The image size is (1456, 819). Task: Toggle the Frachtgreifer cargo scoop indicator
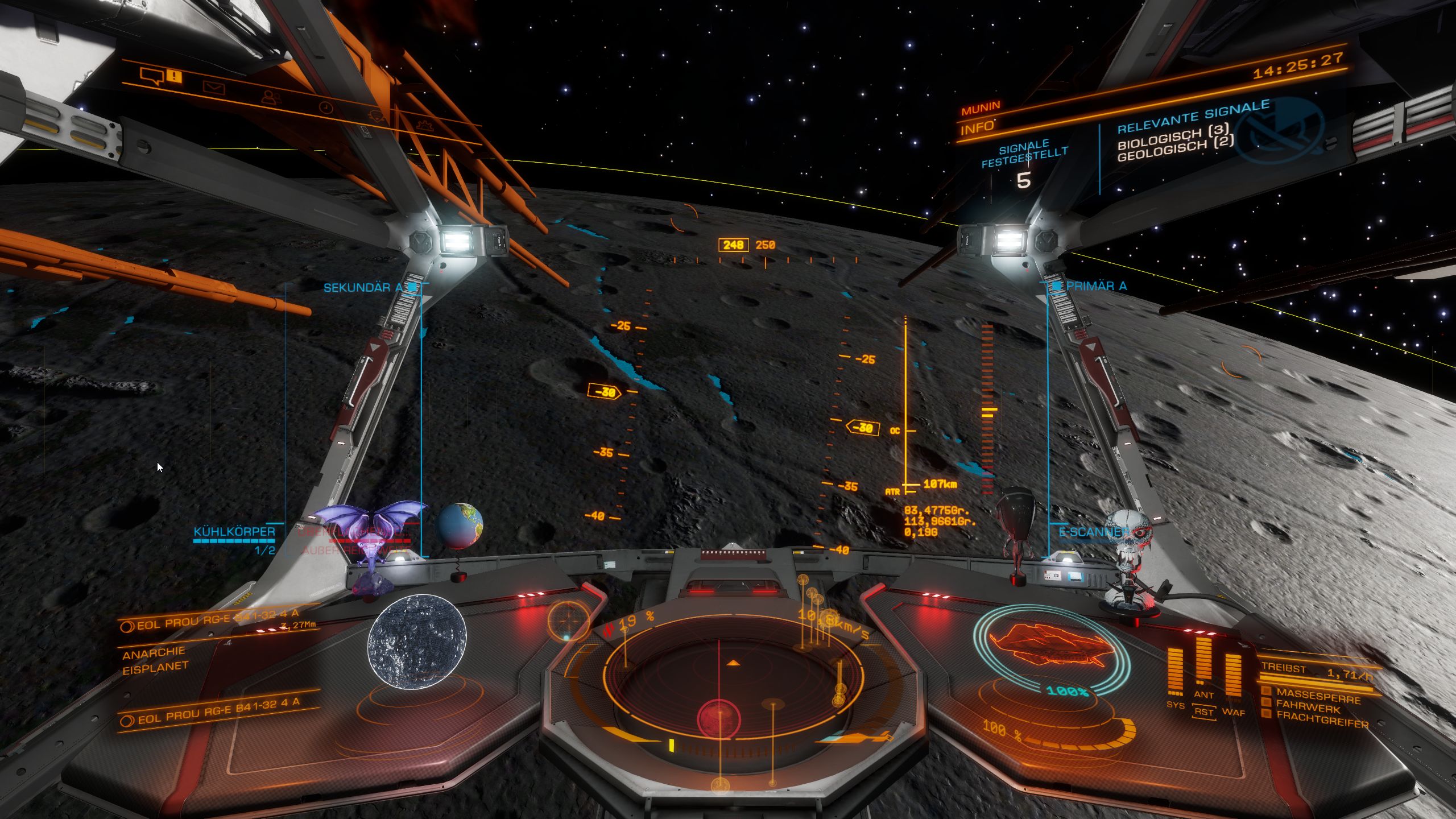tap(1322, 722)
